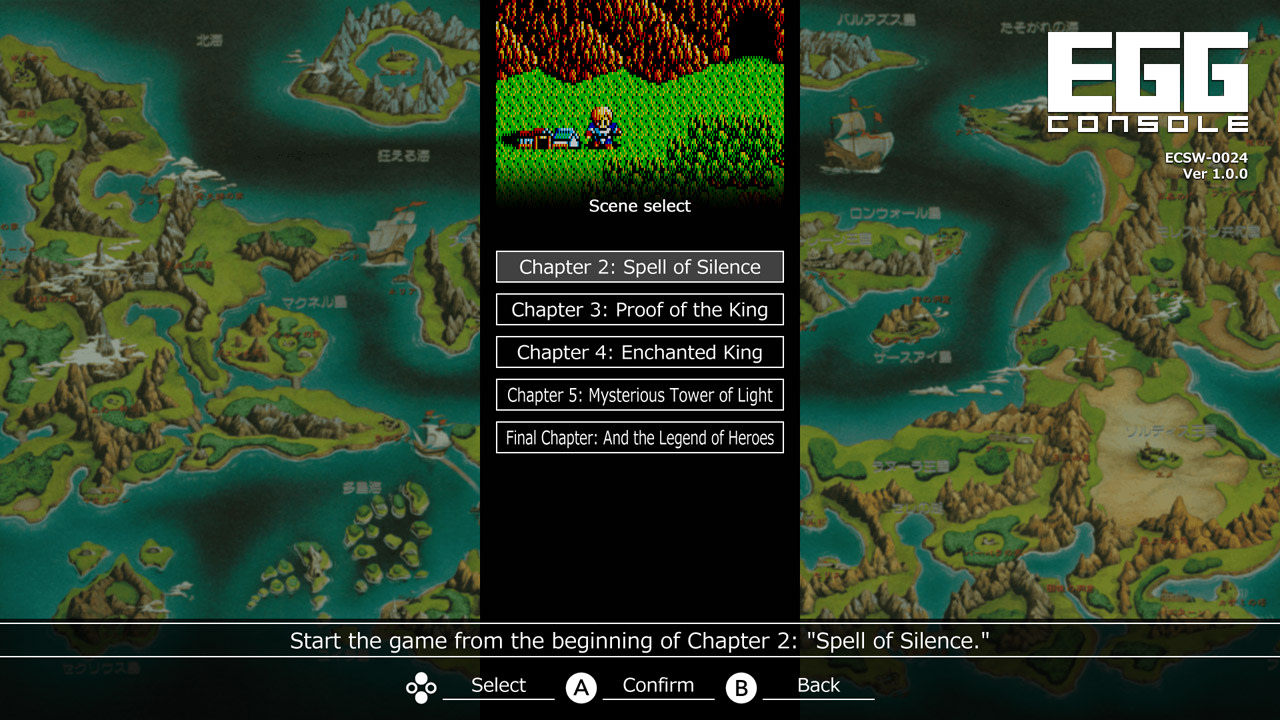This screenshot has width=1280, height=720.
Task: Click the Scene select heading
Action: tap(639, 206)
